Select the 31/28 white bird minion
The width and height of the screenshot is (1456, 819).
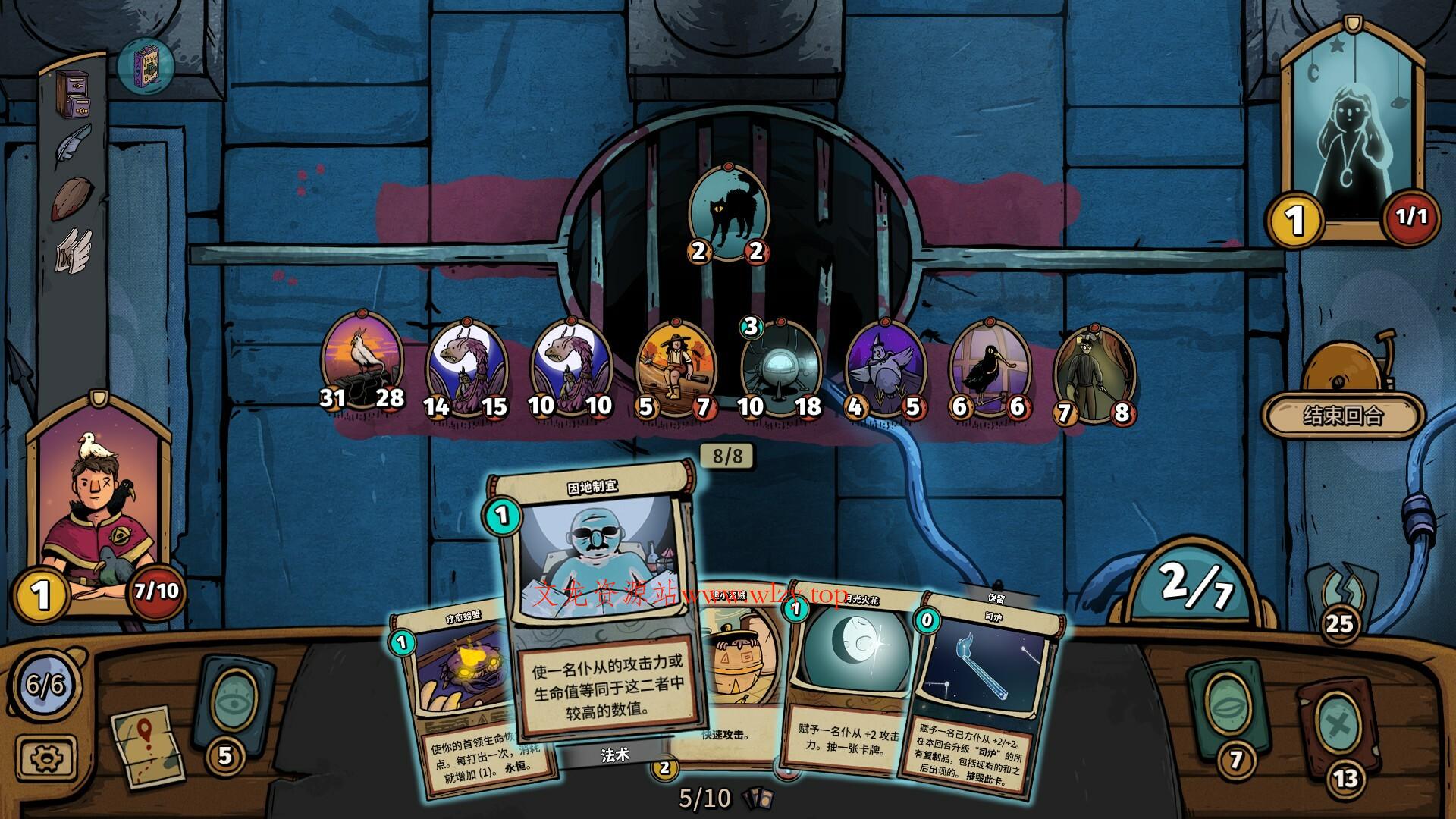pos(362,358)
